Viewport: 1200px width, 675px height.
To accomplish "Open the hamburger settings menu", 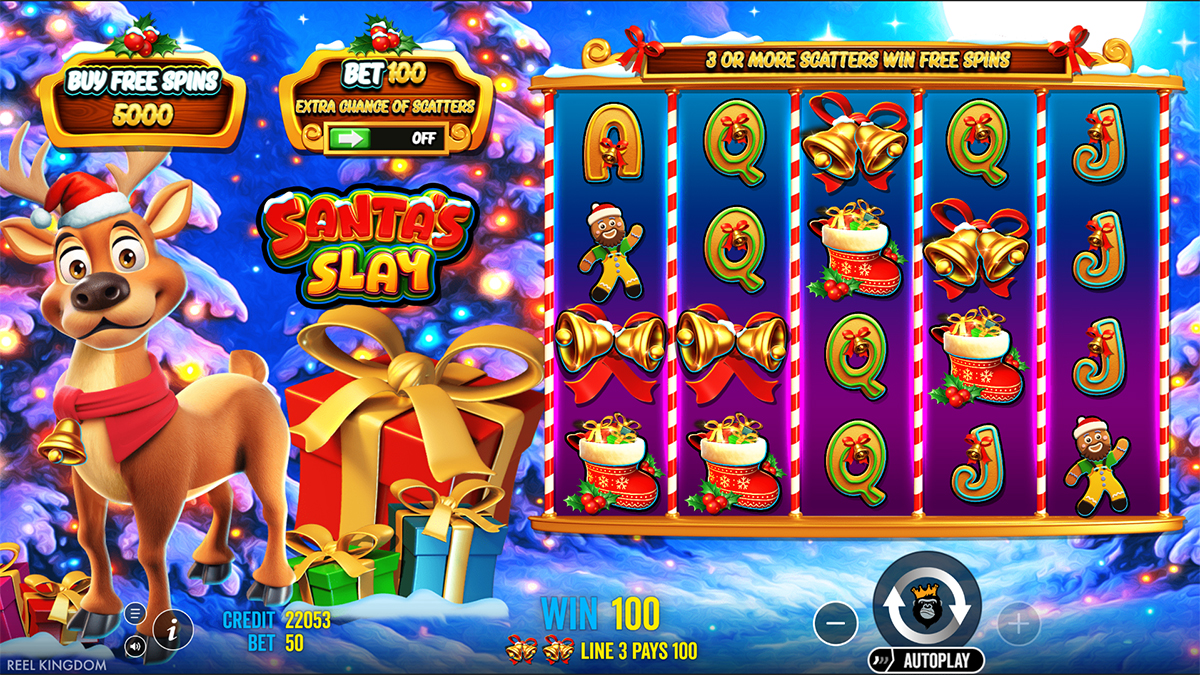I will 136,613.
